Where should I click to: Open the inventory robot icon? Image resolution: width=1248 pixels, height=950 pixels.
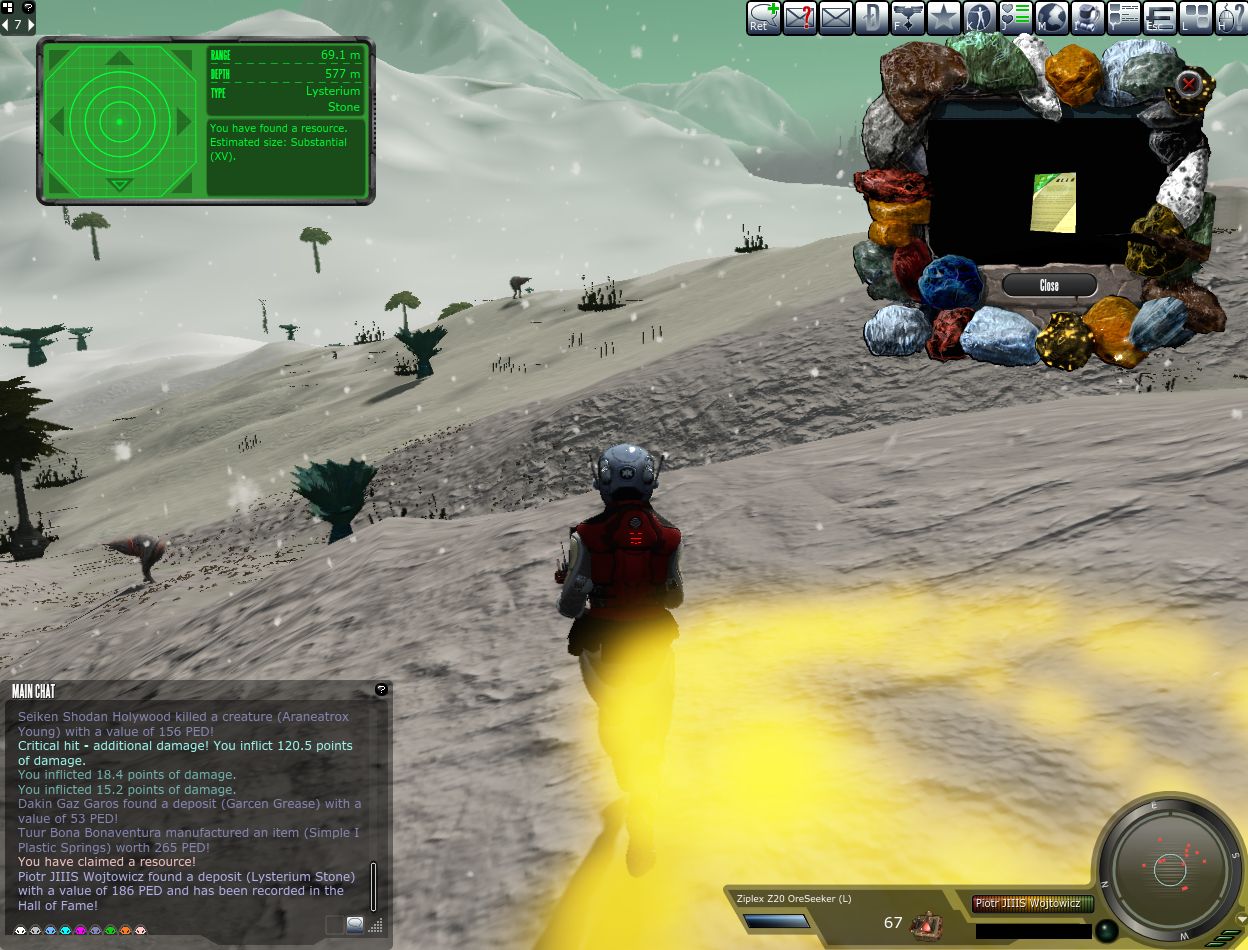pos(1087,17)
